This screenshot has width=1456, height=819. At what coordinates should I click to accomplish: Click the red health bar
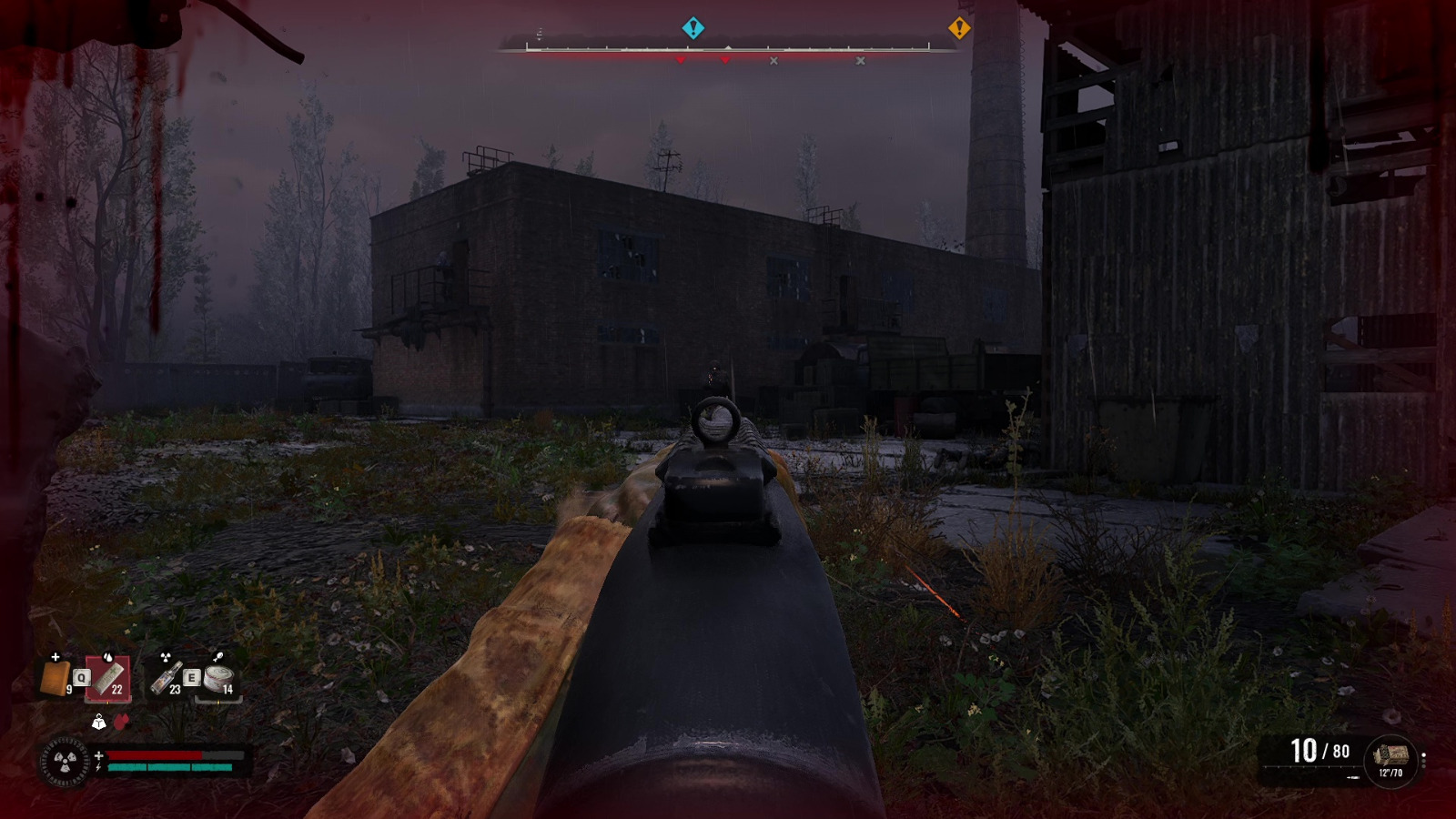(155, 755)
